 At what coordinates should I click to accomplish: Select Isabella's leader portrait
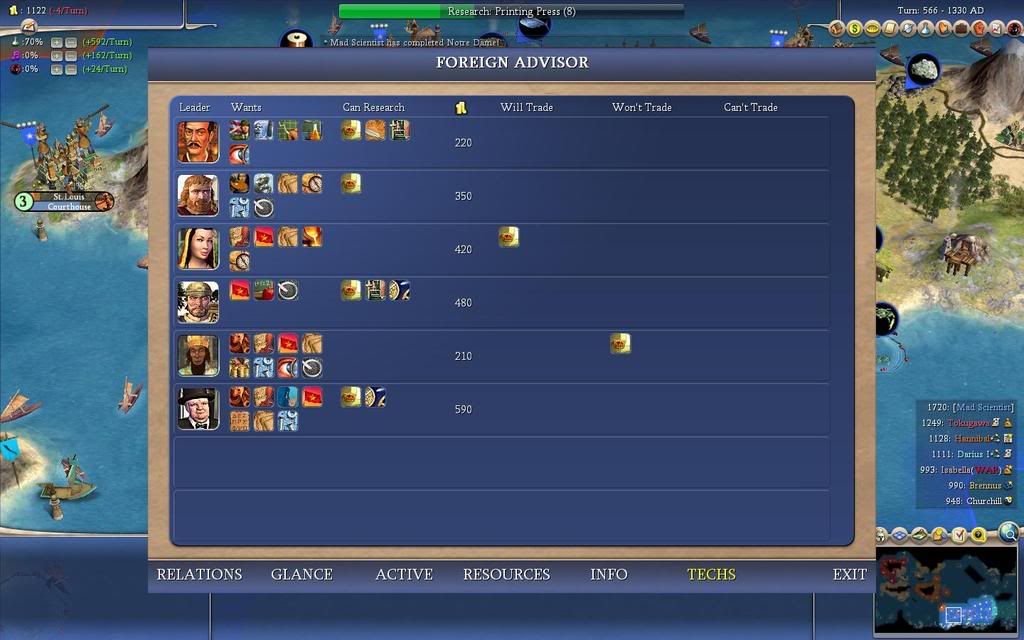(198, 248)
